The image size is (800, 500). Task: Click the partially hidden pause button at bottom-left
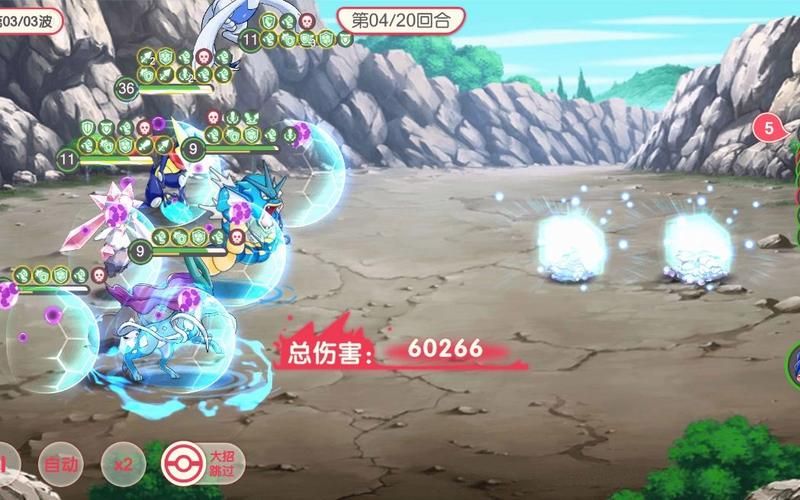[x=4, y=465]
